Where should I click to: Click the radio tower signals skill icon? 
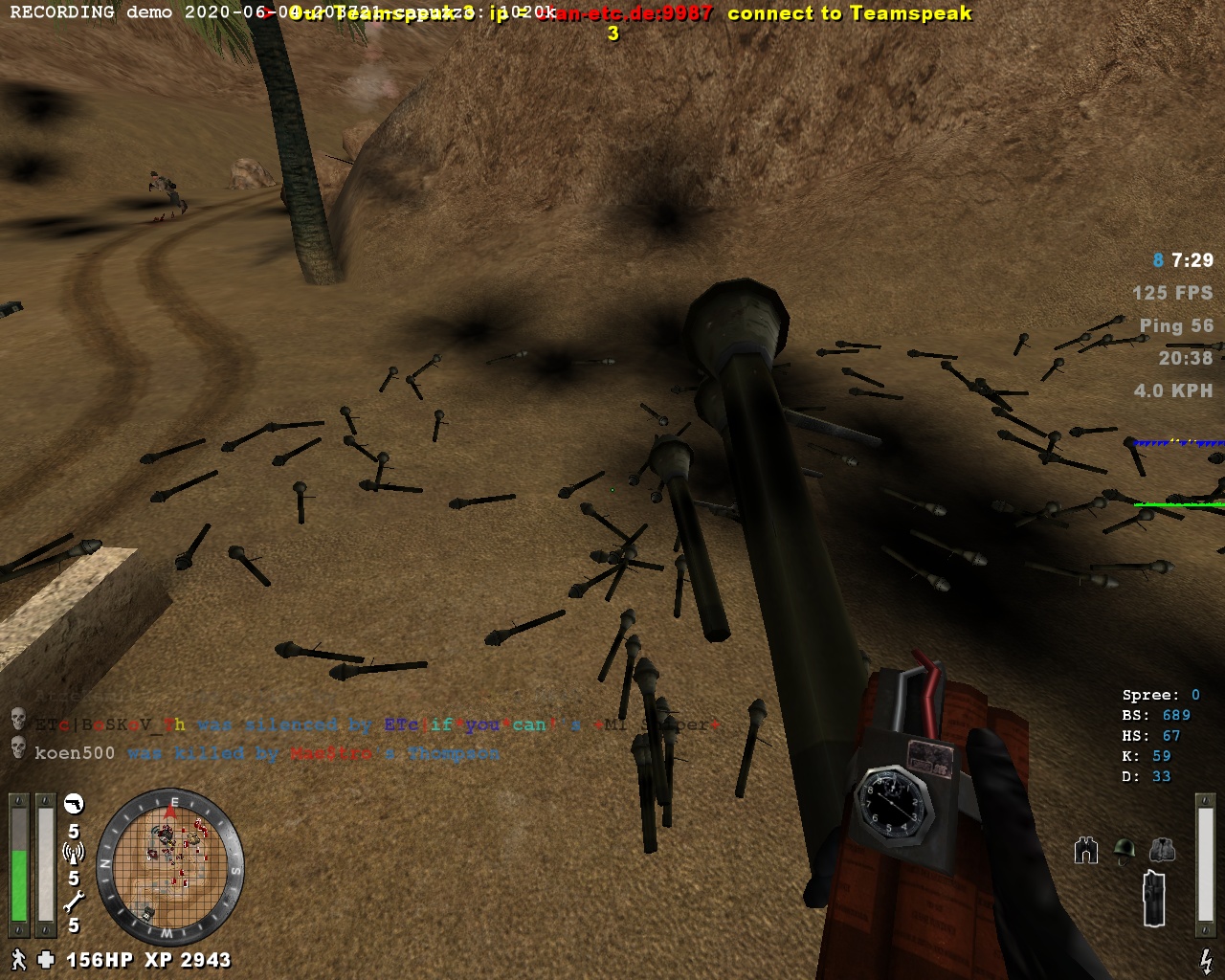pos(74,851)
